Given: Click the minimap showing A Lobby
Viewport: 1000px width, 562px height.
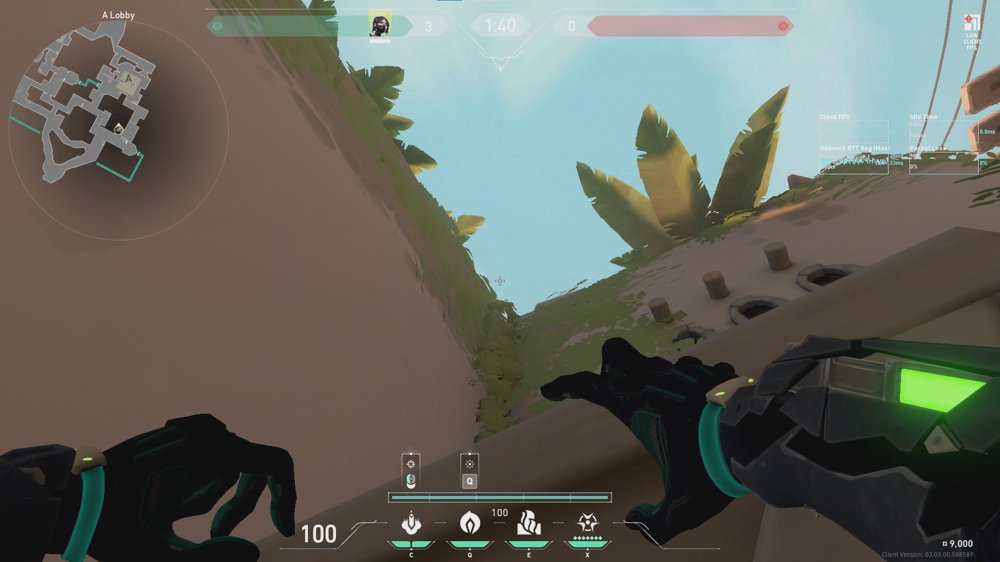Looking at the screenshot, I should point(84,100).
